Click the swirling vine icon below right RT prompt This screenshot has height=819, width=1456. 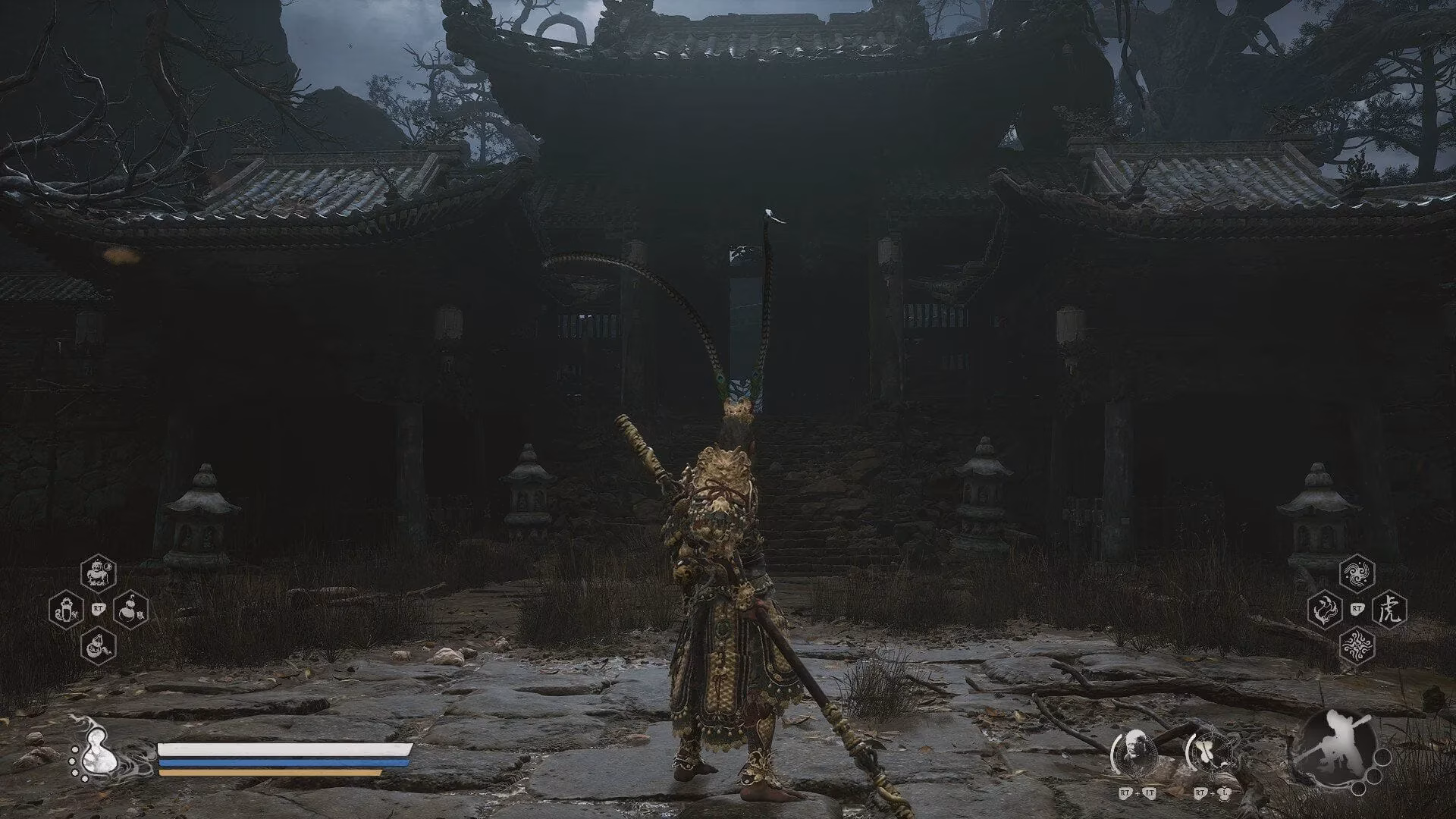click(x=1358, y=645)
